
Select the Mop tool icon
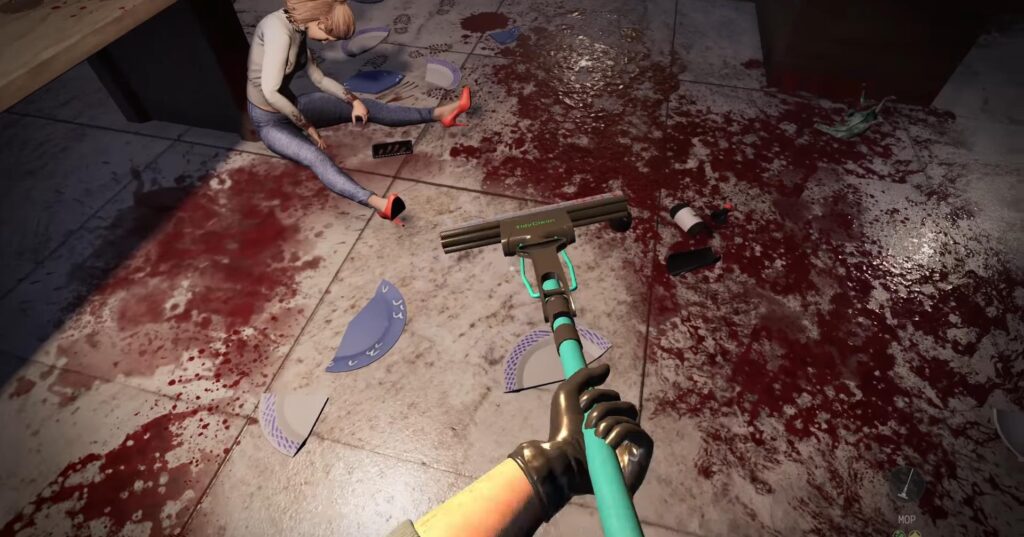click(906, 484)
